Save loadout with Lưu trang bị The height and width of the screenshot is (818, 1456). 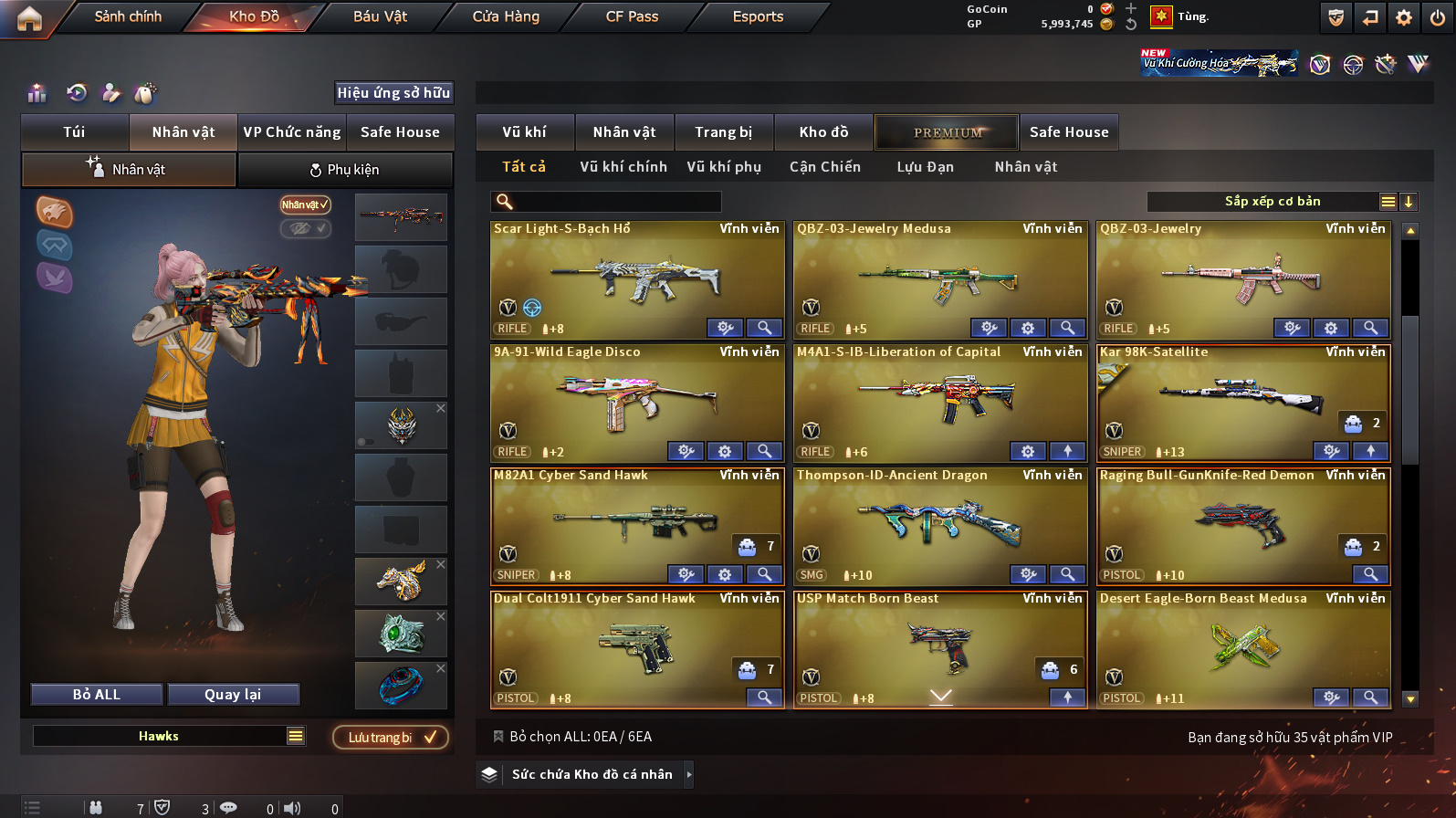point(391,738)
